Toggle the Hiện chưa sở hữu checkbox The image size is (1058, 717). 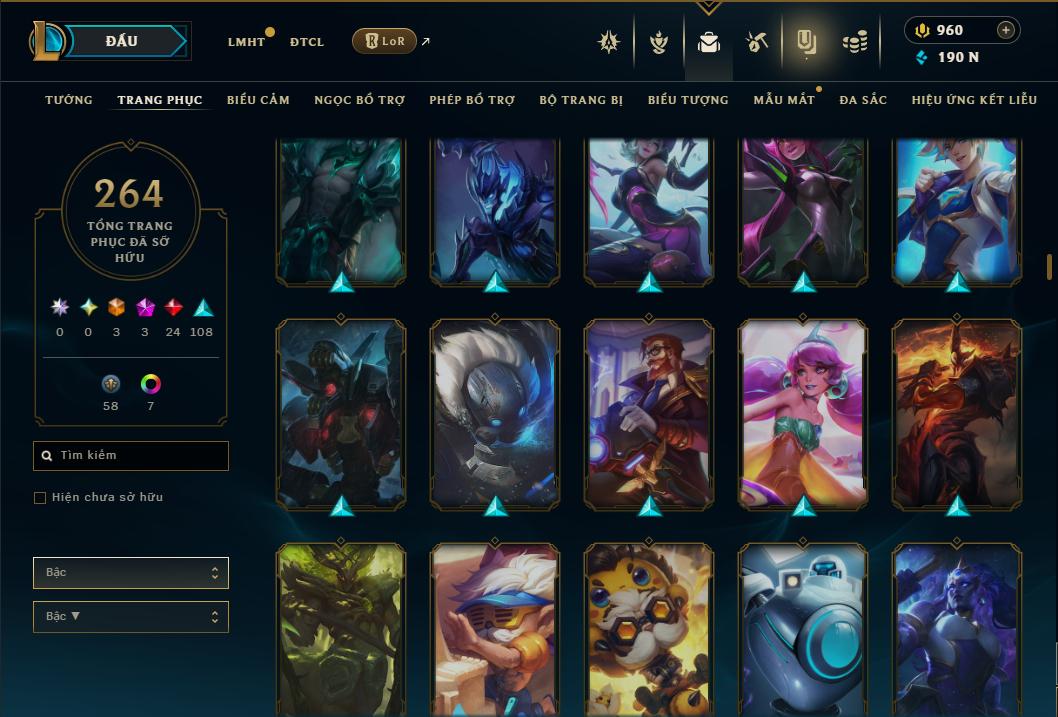pos(40,498)
